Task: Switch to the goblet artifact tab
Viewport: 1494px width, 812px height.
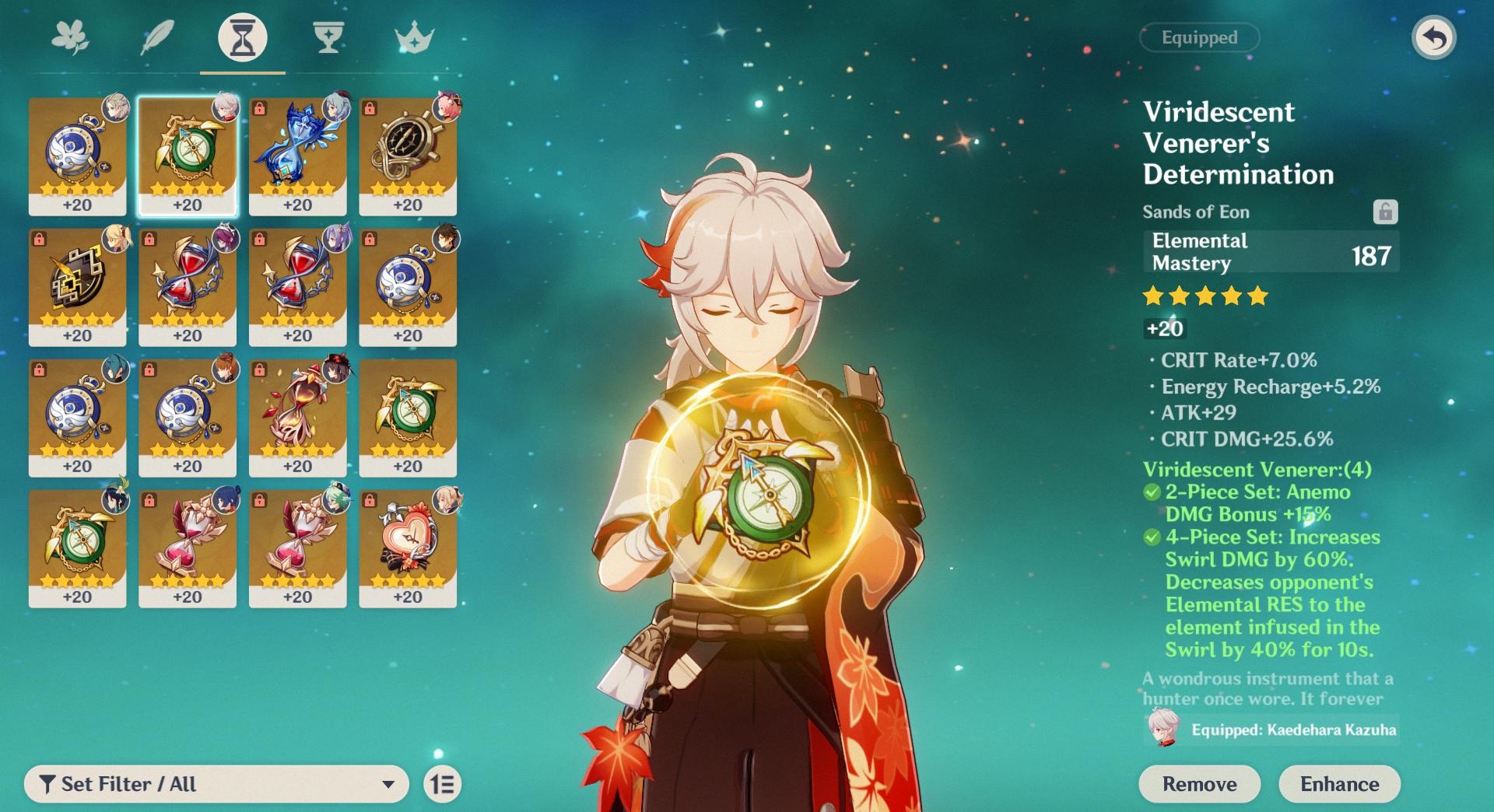Action: 328,37
